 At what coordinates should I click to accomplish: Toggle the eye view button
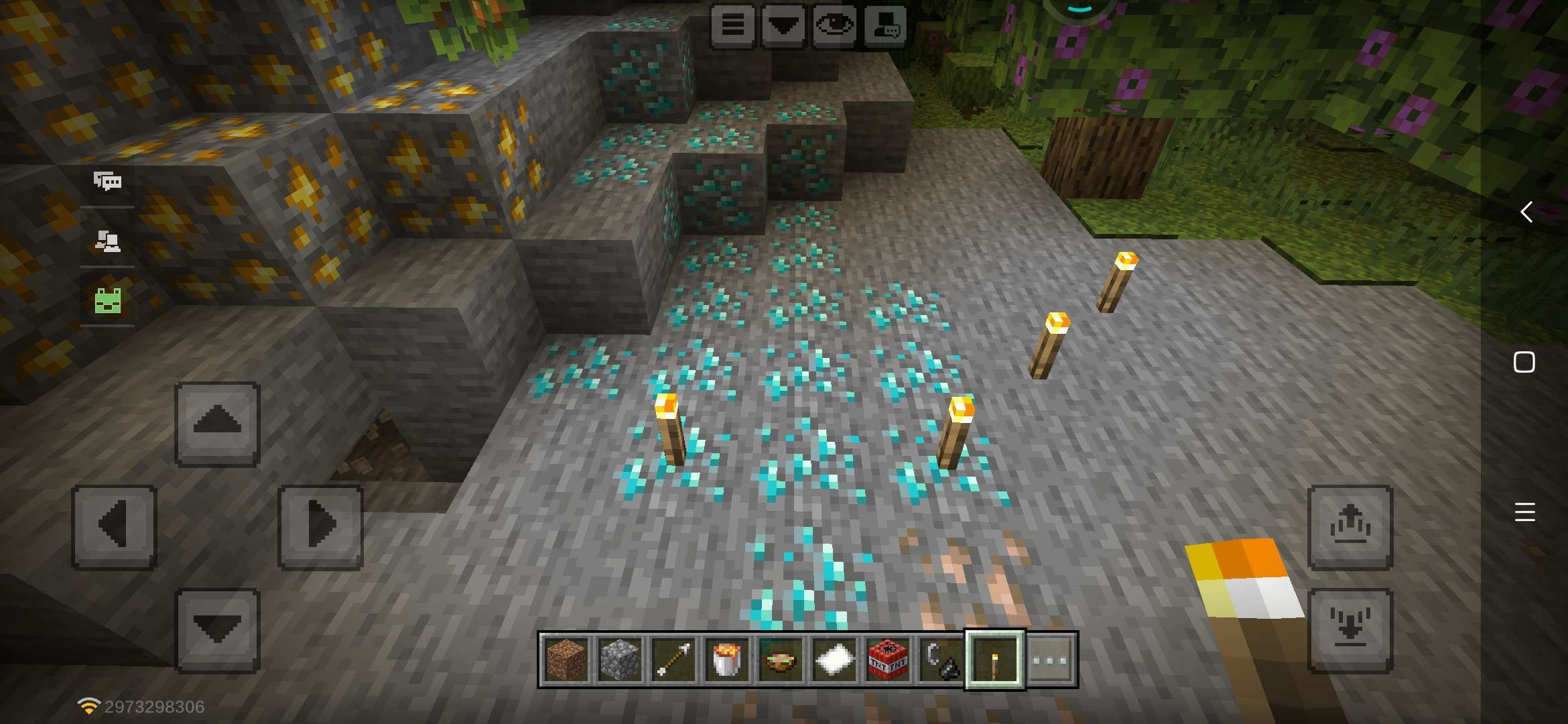(834, 26)
